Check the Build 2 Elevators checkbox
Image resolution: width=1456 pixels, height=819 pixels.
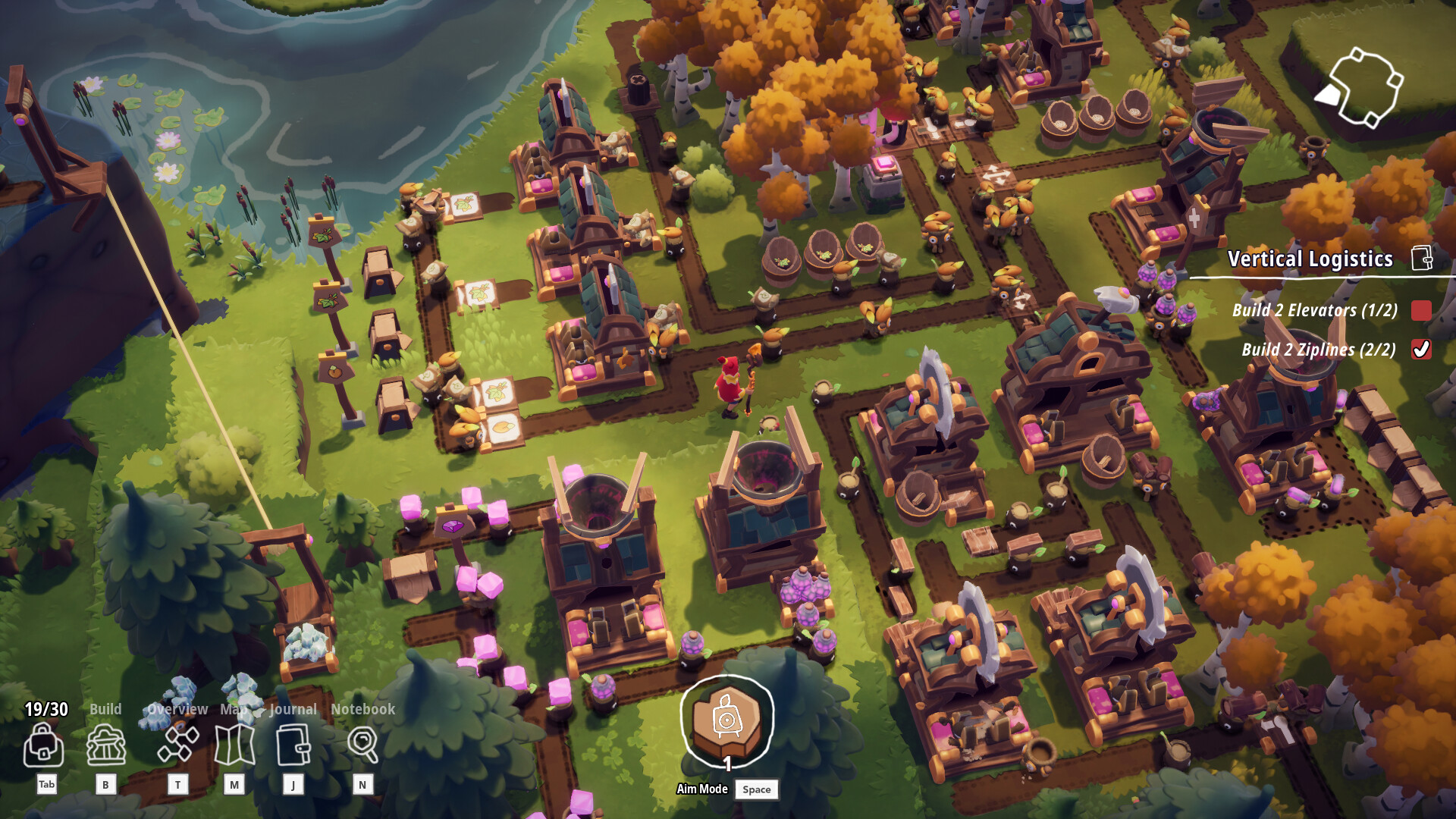pos(1421,312)
